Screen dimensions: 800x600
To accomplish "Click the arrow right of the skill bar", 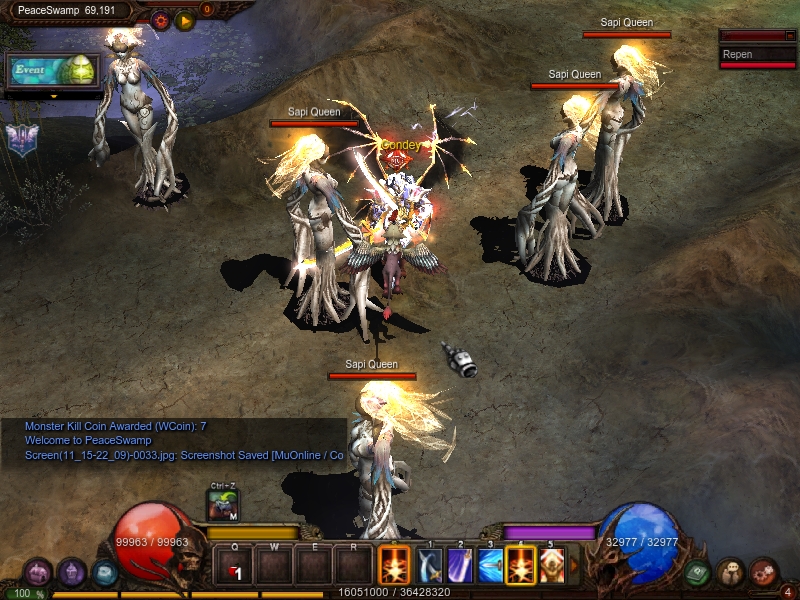I will coord(574,566).
